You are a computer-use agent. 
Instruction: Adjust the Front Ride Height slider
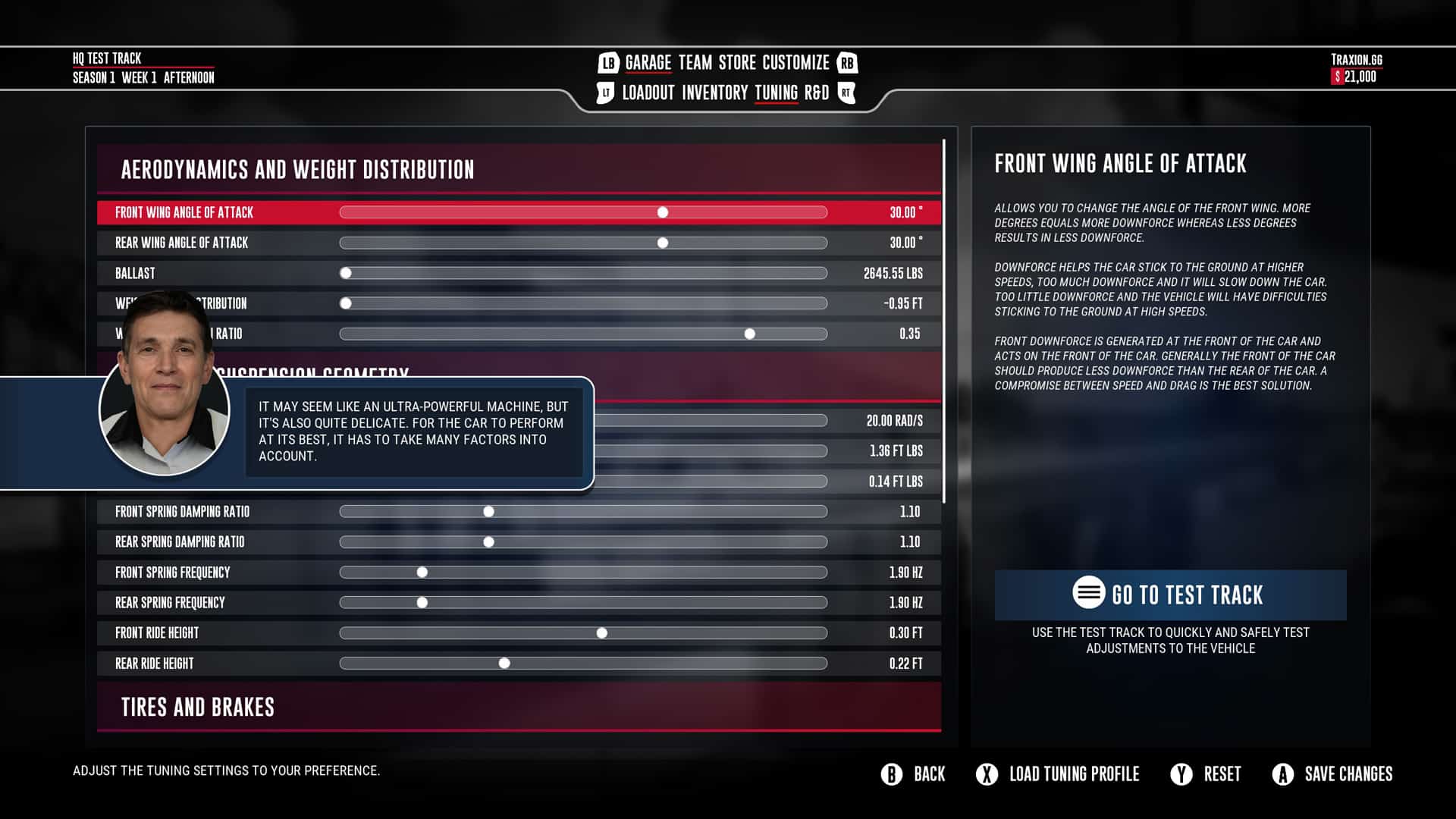[x=602, y=633]
